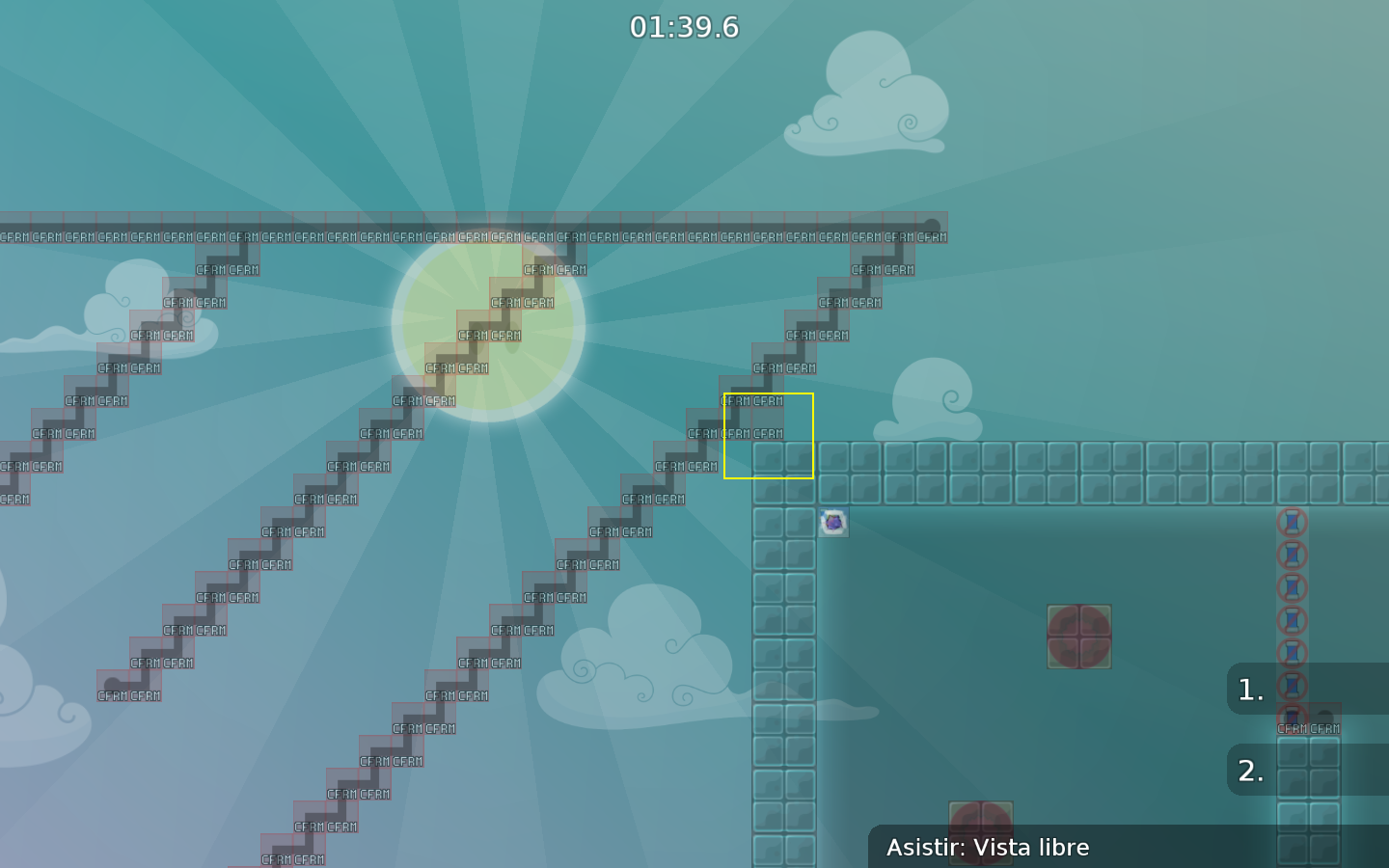Viewport: 1389px width, 868px height.
Task: Click the 01:39.6 race timer at the top
Action: tap(687, 27)
